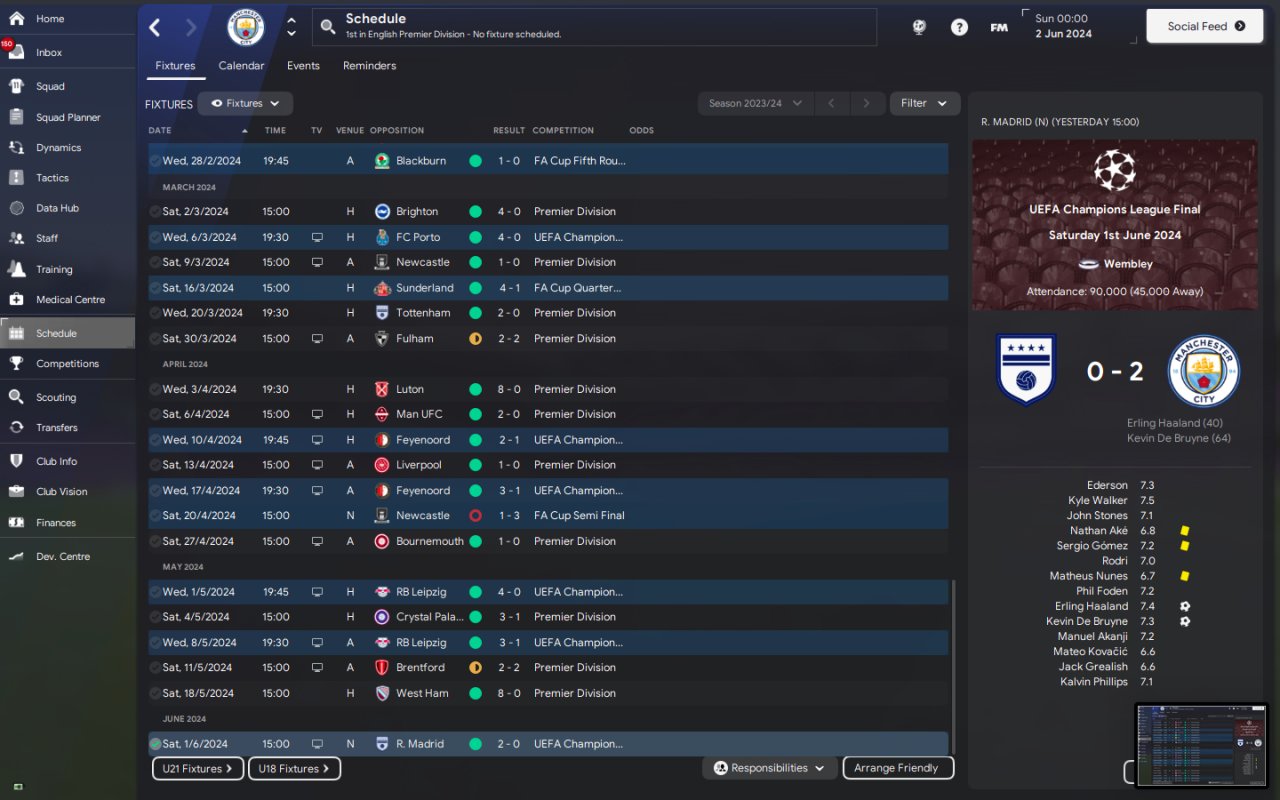The width and height of the screenshot is (1280, 800).
Task: Open the Filter dropdown
Action: 923,103
